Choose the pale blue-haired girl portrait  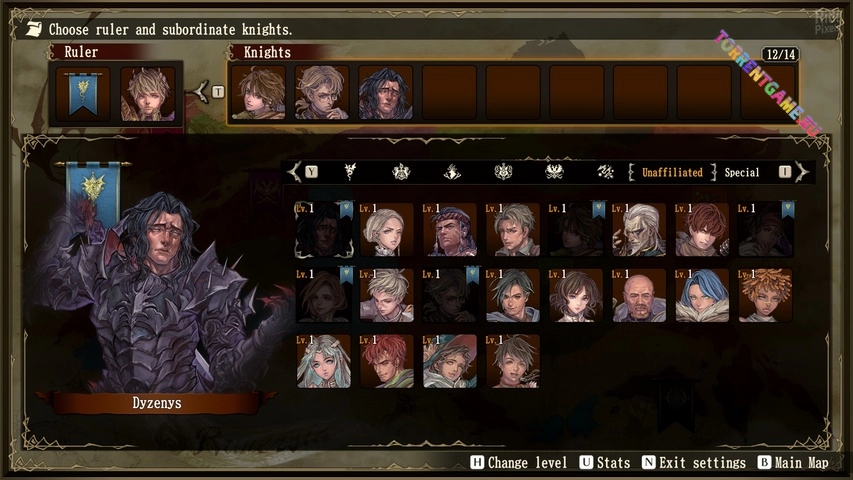coord(323,361)
